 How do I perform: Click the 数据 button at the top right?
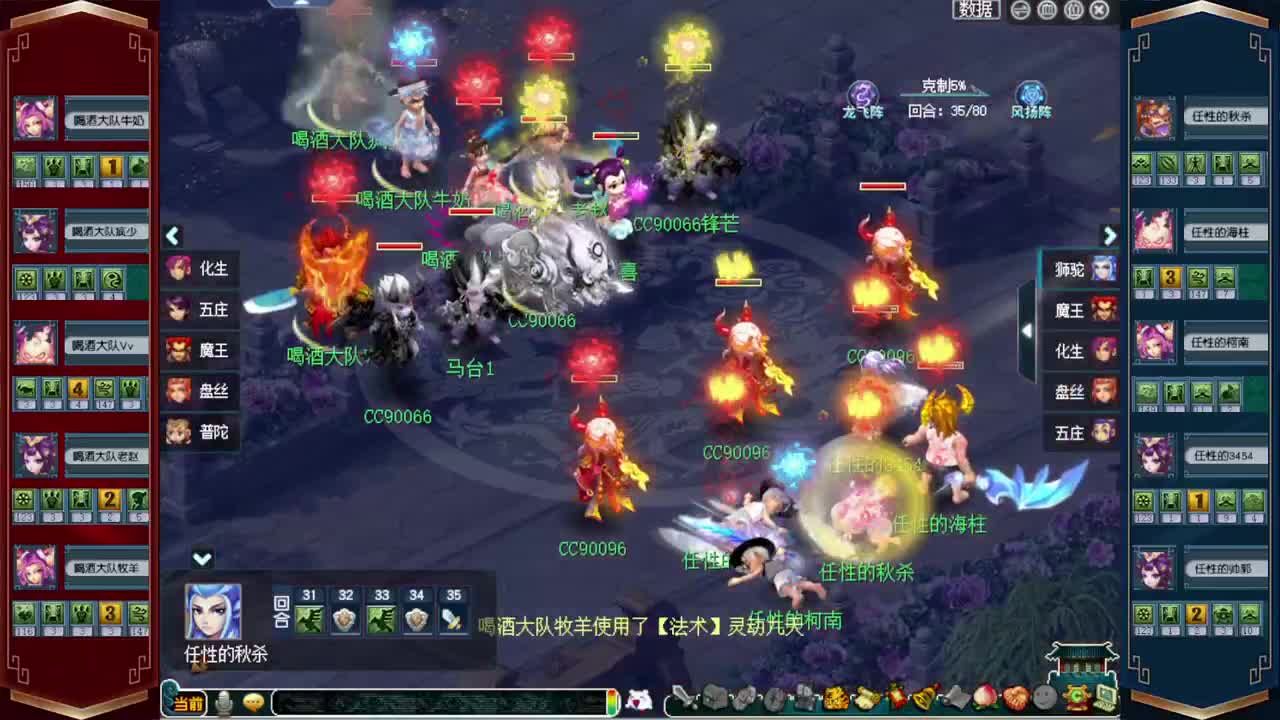tap(975, 9)
